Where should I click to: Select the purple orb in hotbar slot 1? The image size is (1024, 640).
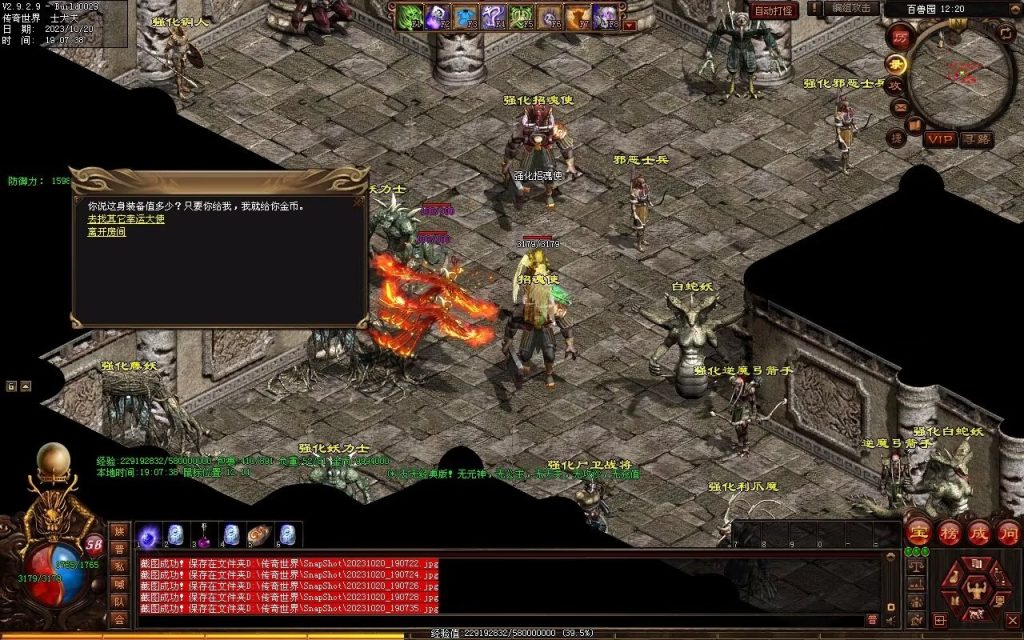[x=148, y=536]
